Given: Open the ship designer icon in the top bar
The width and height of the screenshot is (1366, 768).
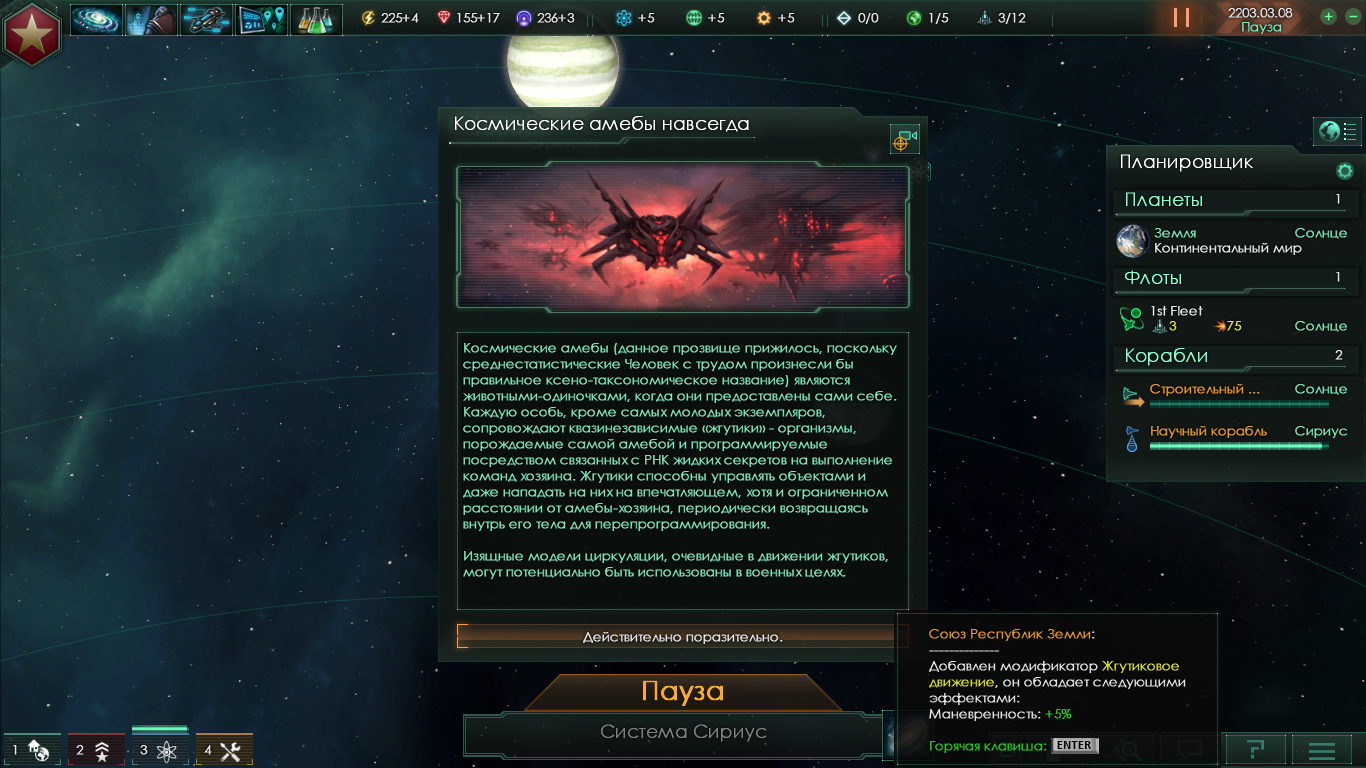Looking at the screenshot, I should coord(206,19).
